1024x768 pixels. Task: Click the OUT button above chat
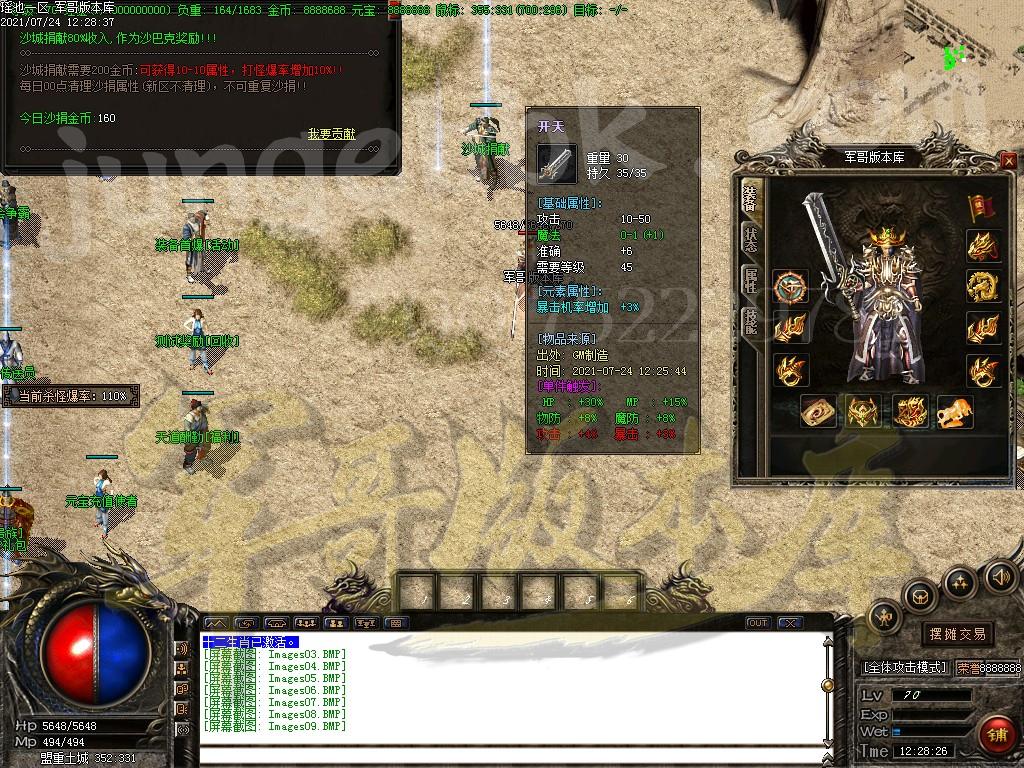pyautogui.click(x=758, y=623)
